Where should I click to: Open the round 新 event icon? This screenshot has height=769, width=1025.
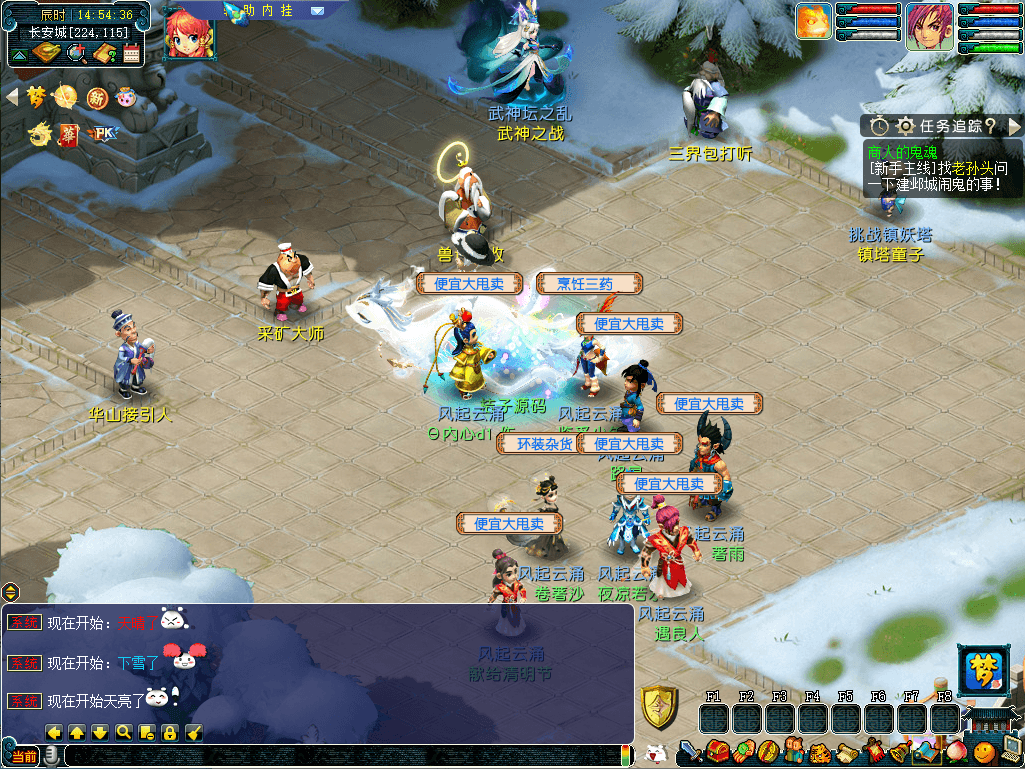point(96,97)
